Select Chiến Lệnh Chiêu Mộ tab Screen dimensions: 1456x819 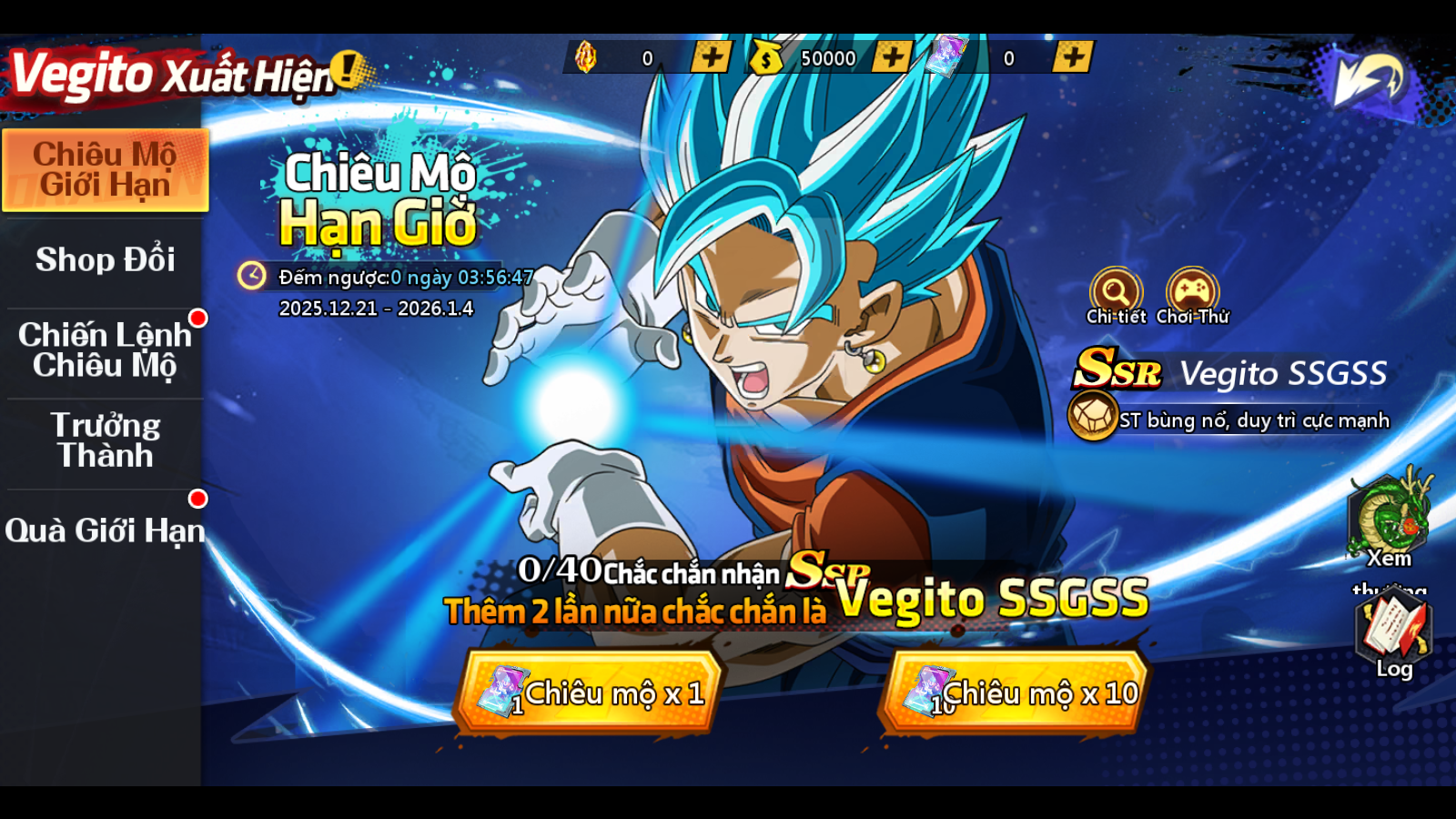coord(106,350)
